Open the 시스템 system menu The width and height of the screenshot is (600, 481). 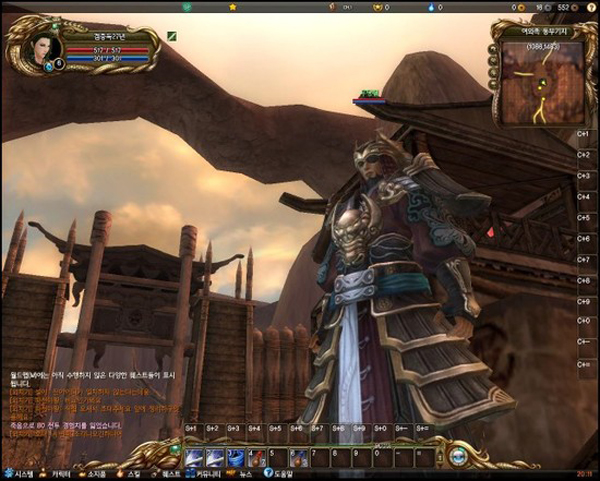(x=19, y=473)
